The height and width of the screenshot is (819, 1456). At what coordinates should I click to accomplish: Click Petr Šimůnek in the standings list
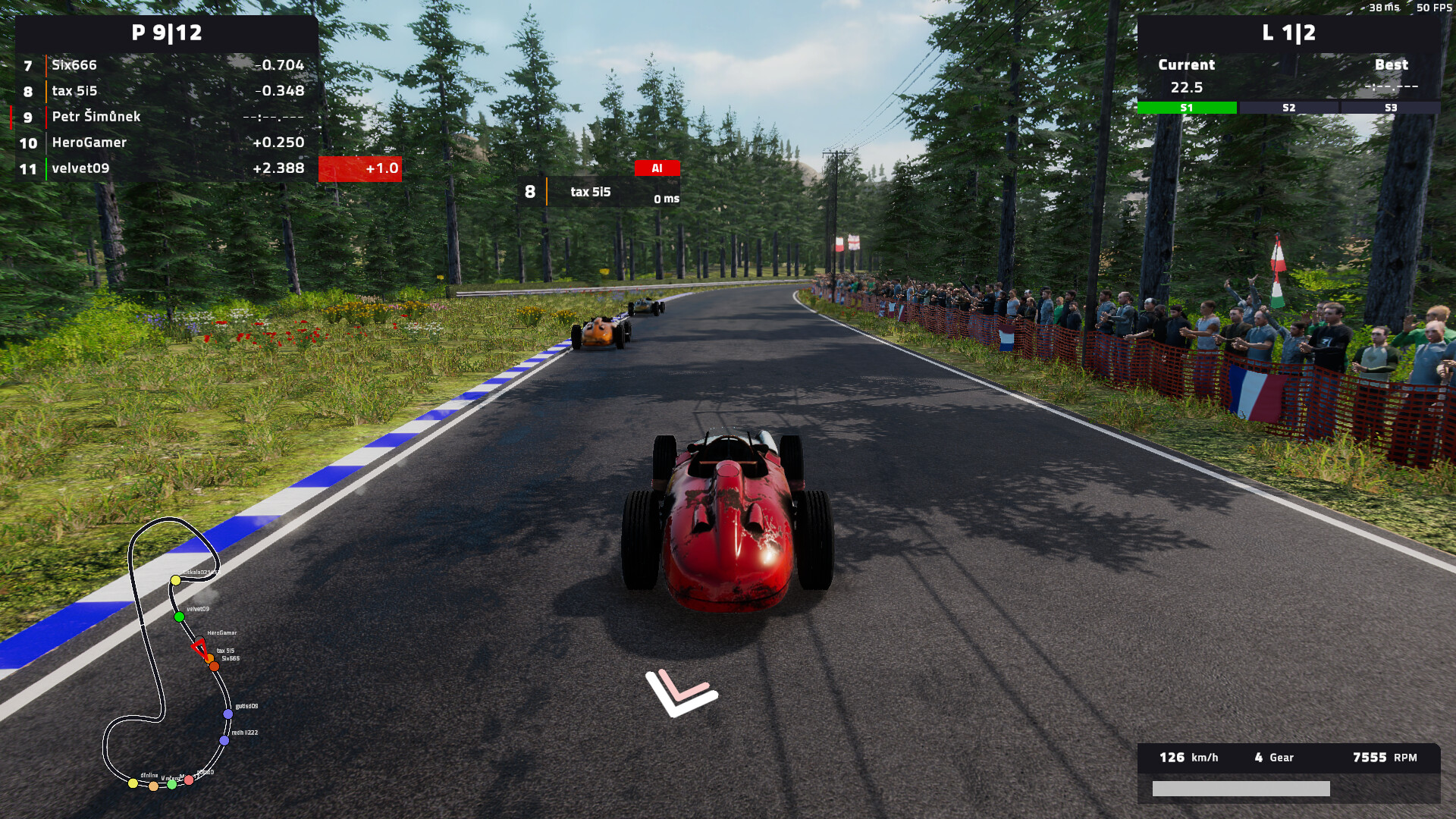[95, 117]
